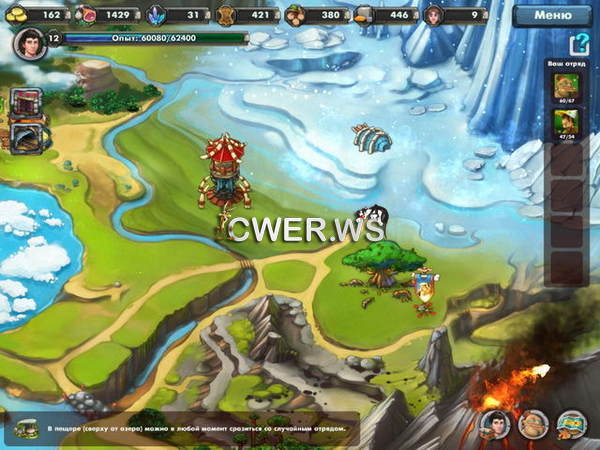The height and width of the screenshot is (450, 600).
Task: Open the cave icon in left sidebar
Action: tap(27, 135)
